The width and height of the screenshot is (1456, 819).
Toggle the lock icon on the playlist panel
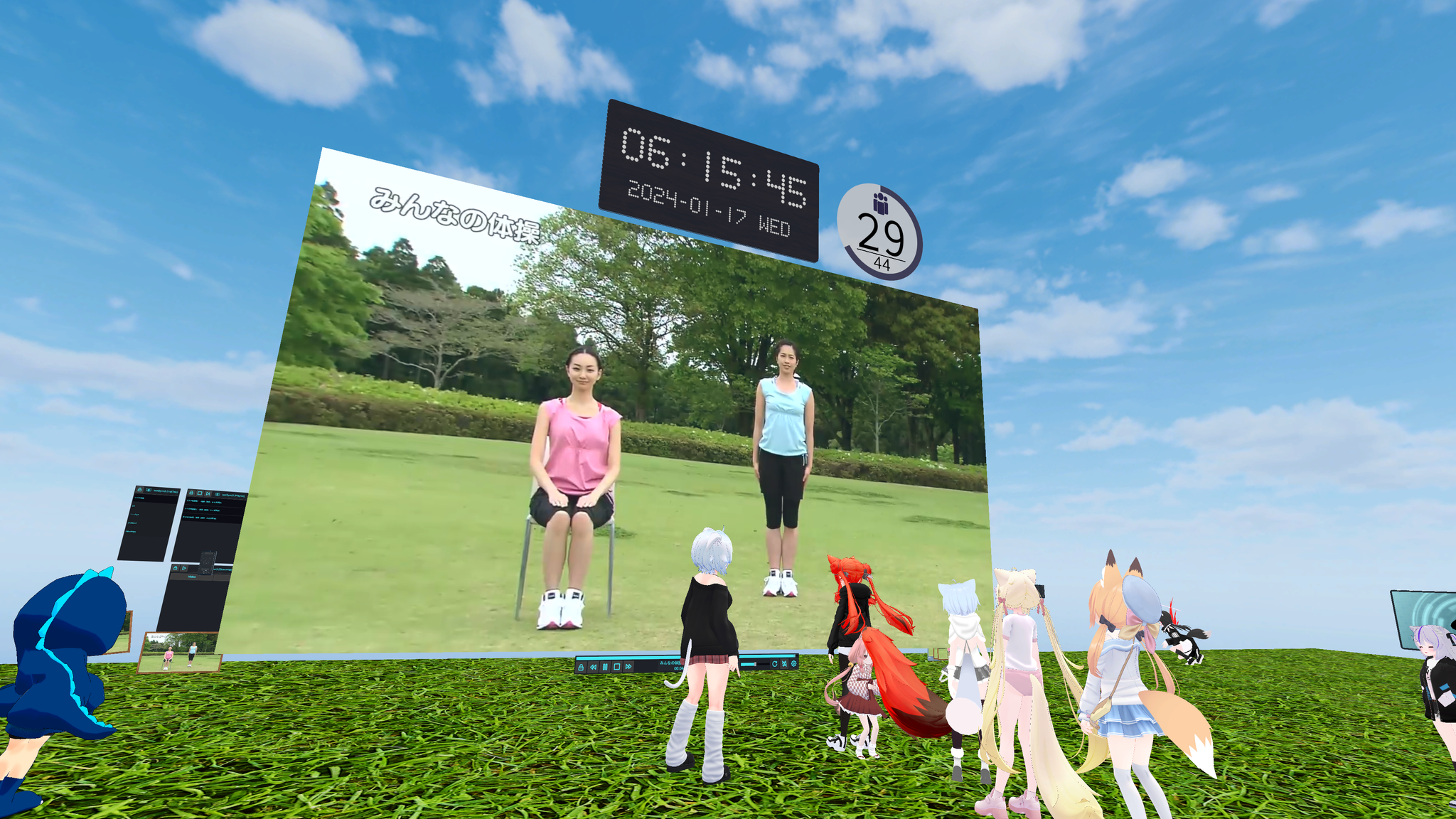click(x=191, y=493)
